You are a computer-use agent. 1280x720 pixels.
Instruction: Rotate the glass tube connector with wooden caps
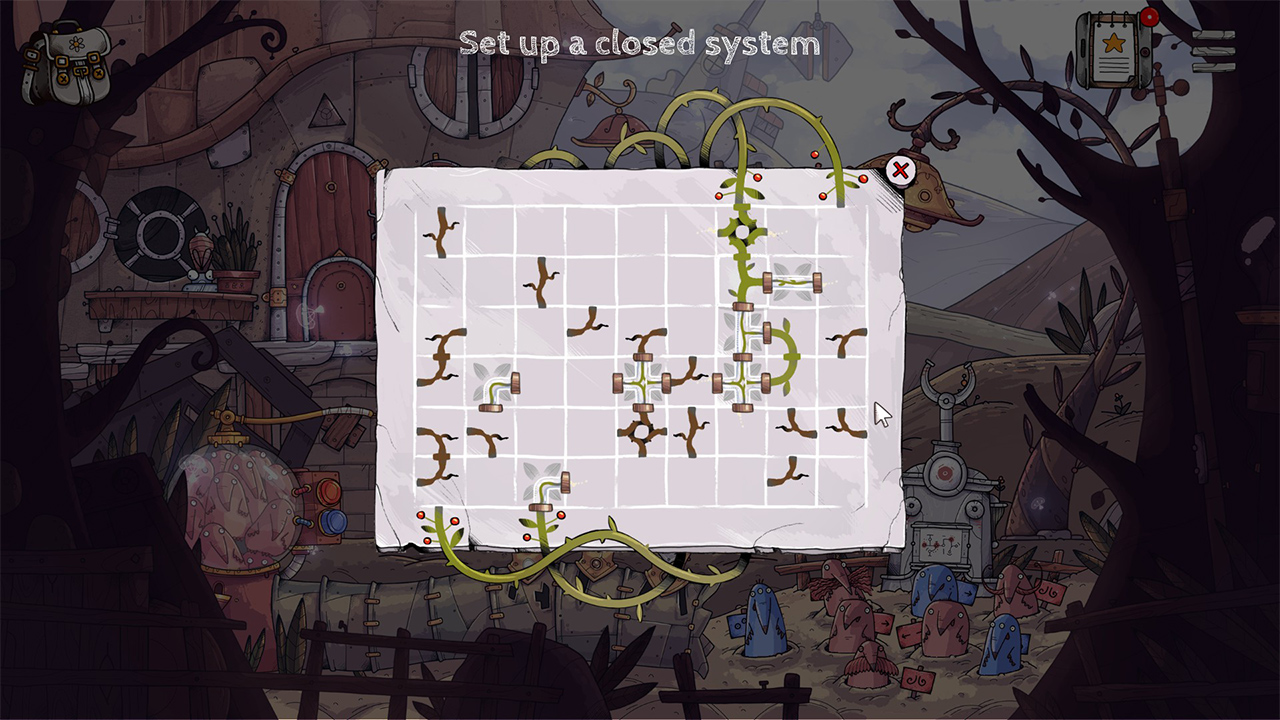point(792,281)
